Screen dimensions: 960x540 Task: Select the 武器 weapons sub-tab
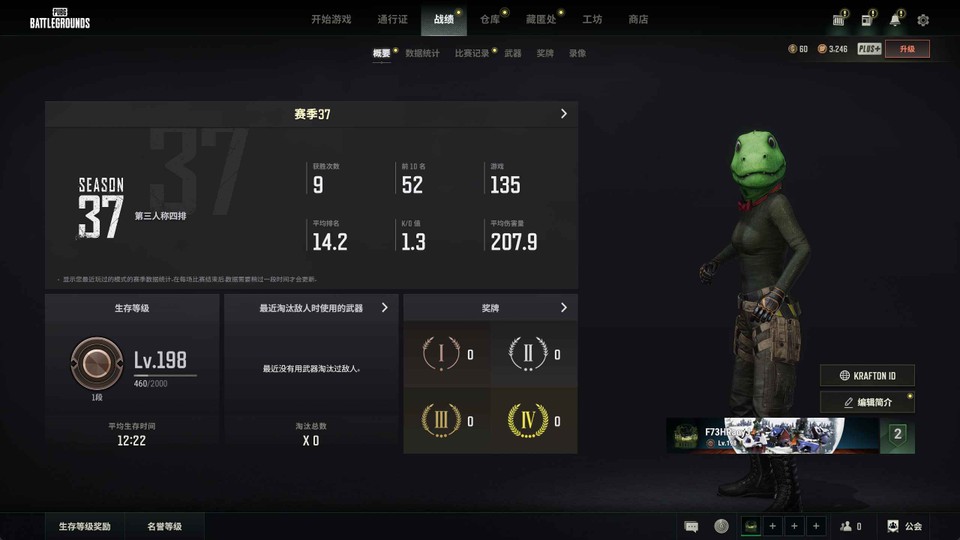click(513, 53)
